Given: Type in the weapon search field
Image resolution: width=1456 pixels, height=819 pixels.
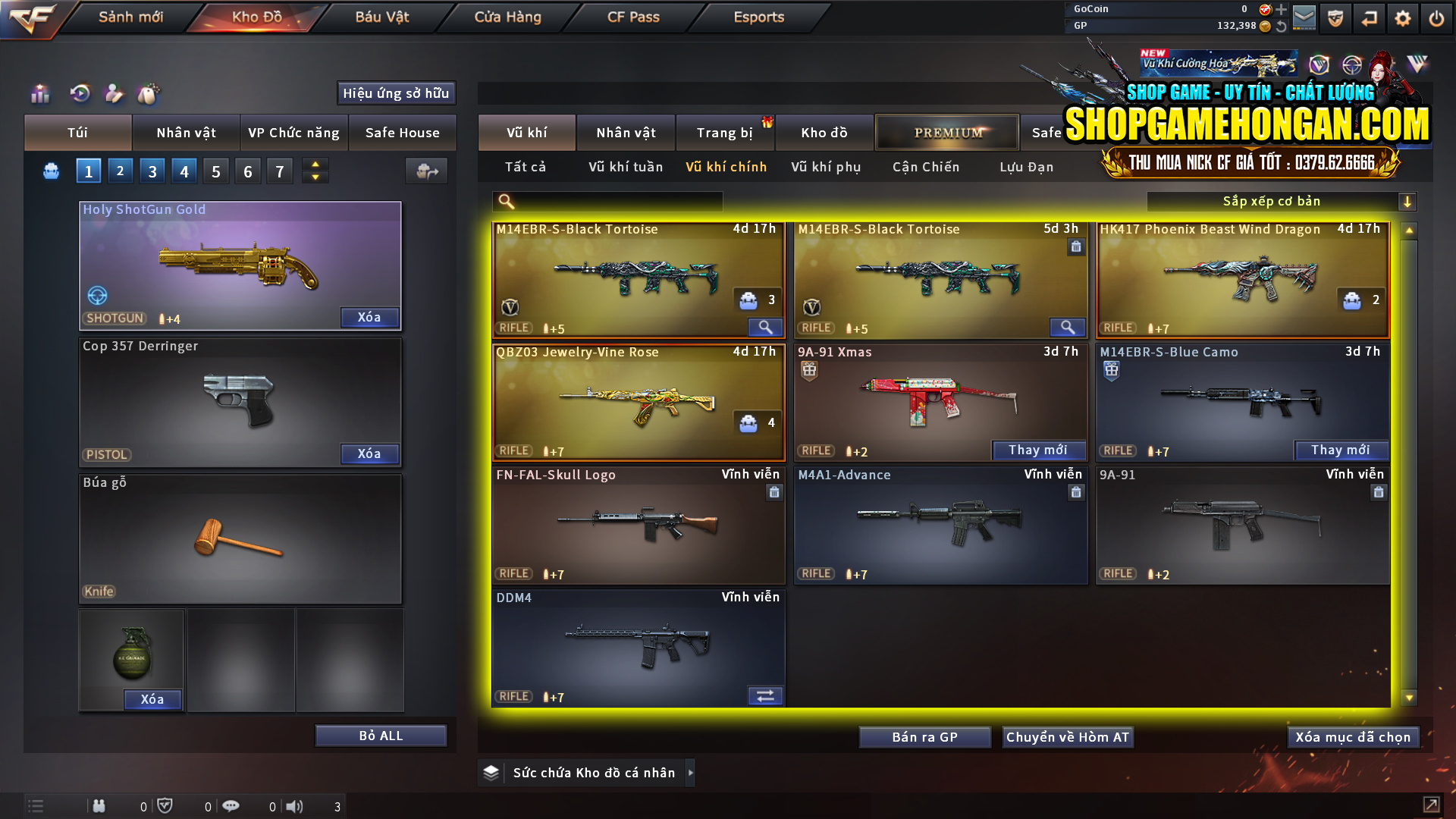Looking at the screenshot, I should (x=614, y=201).
